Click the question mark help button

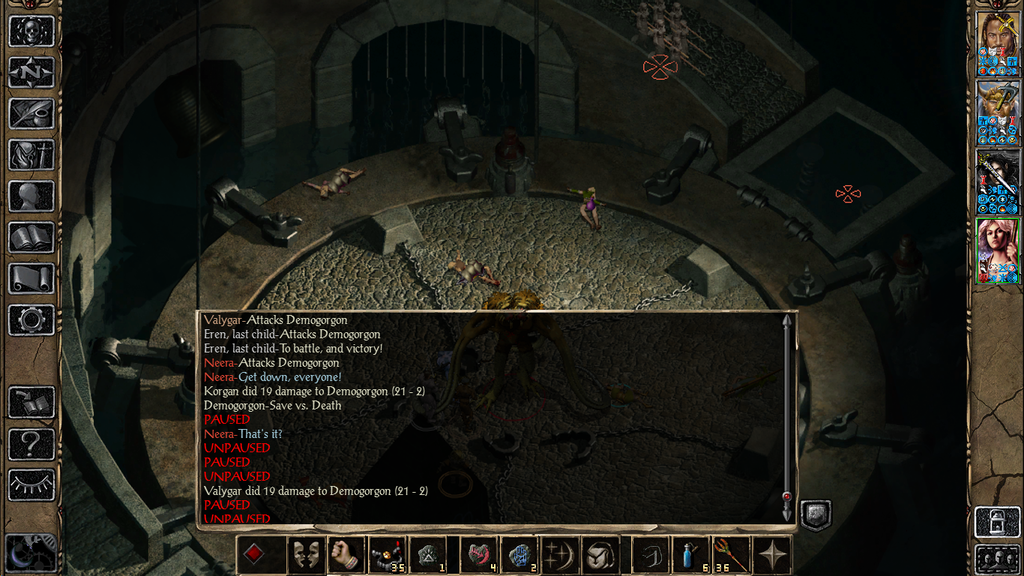click(31, 443)
